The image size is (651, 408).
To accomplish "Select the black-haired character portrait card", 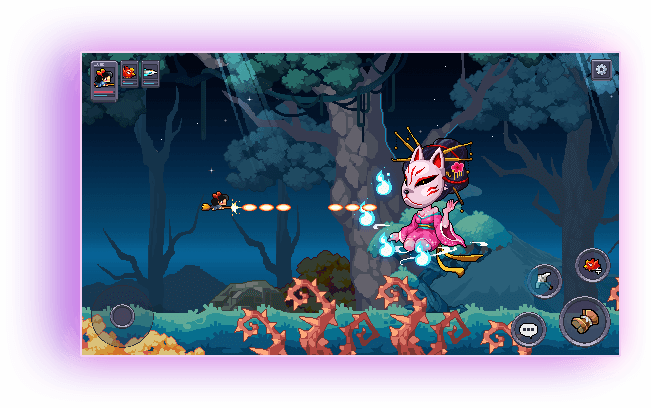I will pyautogui.click(x=104, y=78).
